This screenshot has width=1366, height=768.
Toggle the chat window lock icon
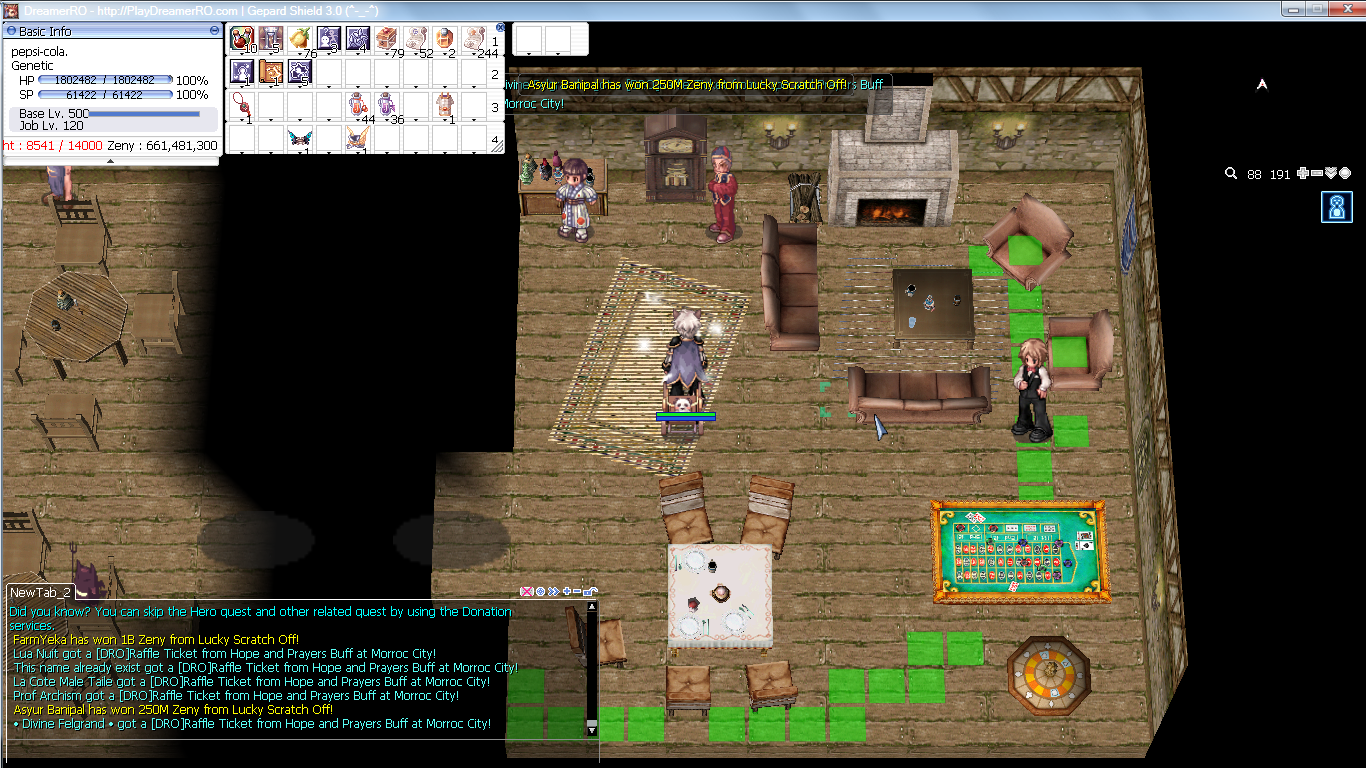pos(590,592)
